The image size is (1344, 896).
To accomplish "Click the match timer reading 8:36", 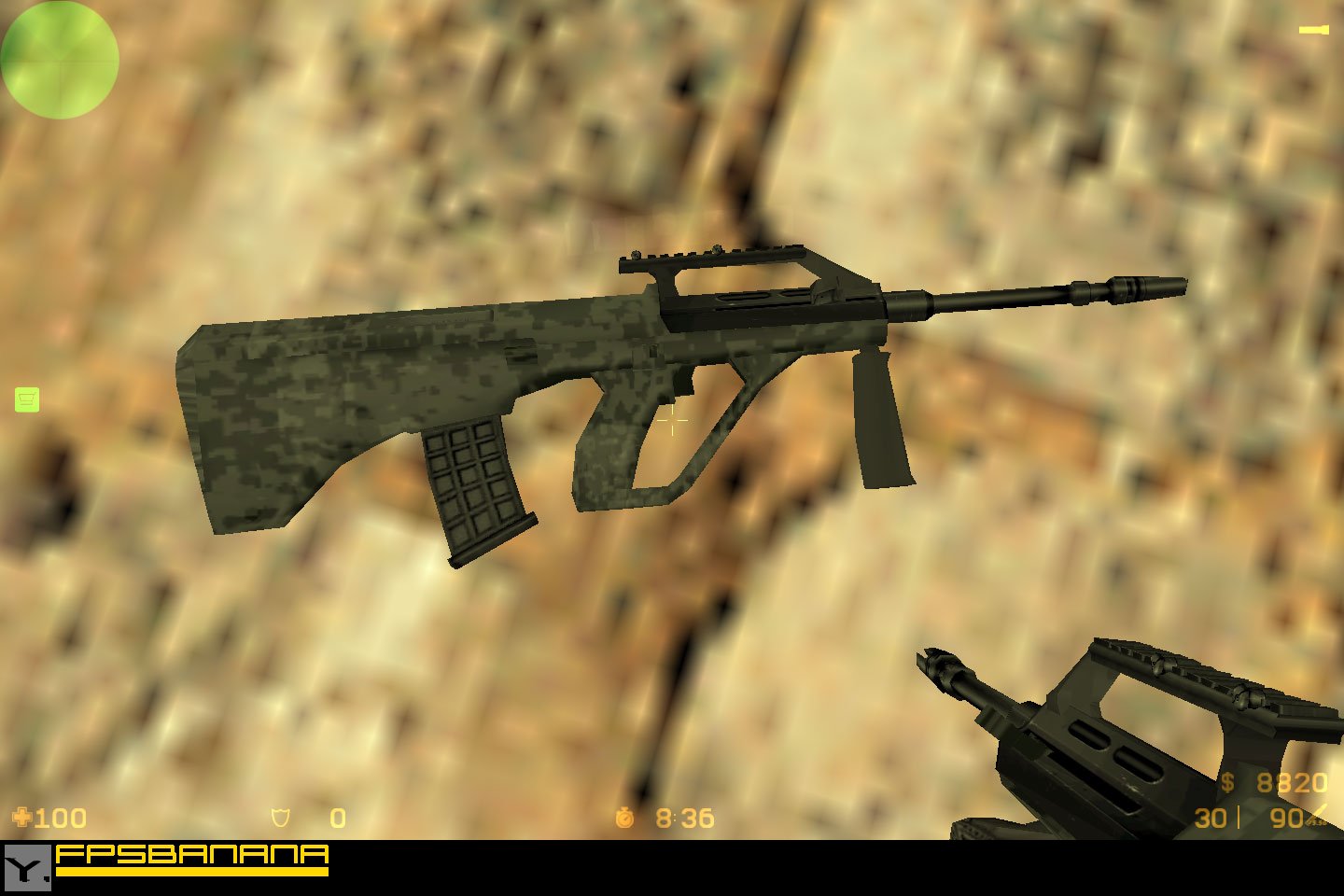I will click(684, 819).
